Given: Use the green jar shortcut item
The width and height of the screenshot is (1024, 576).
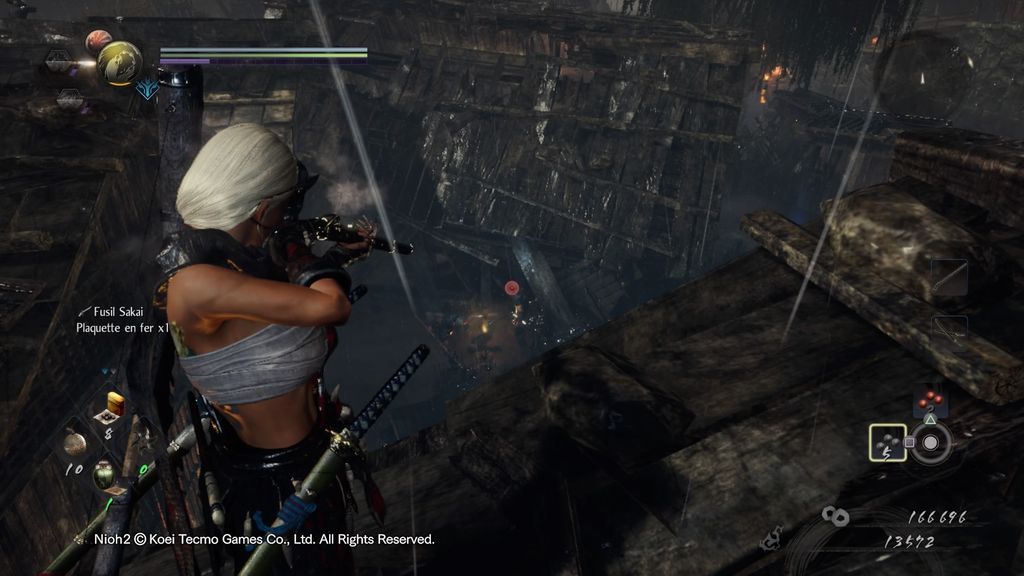Looking at the screenshot, I should 105,472.
